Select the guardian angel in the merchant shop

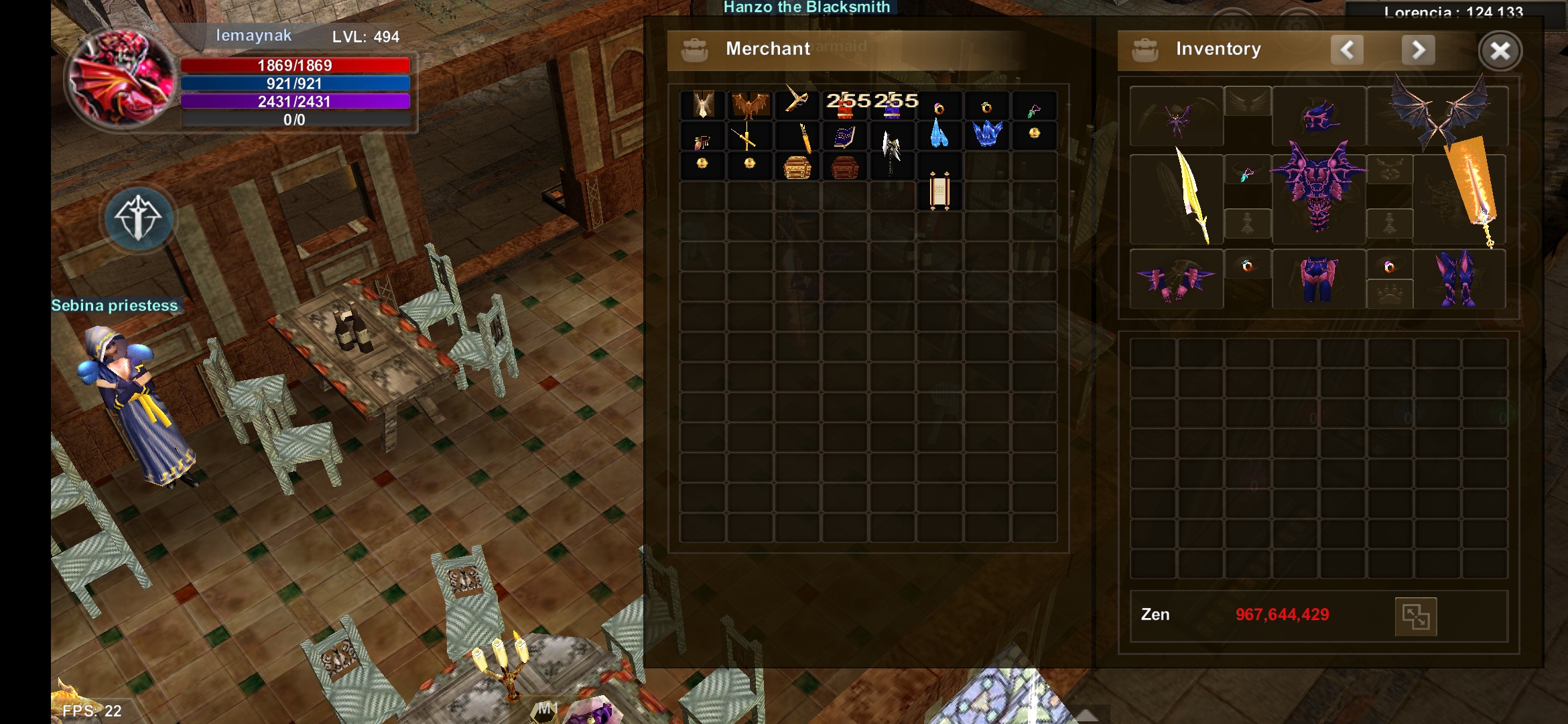[703, 105]
